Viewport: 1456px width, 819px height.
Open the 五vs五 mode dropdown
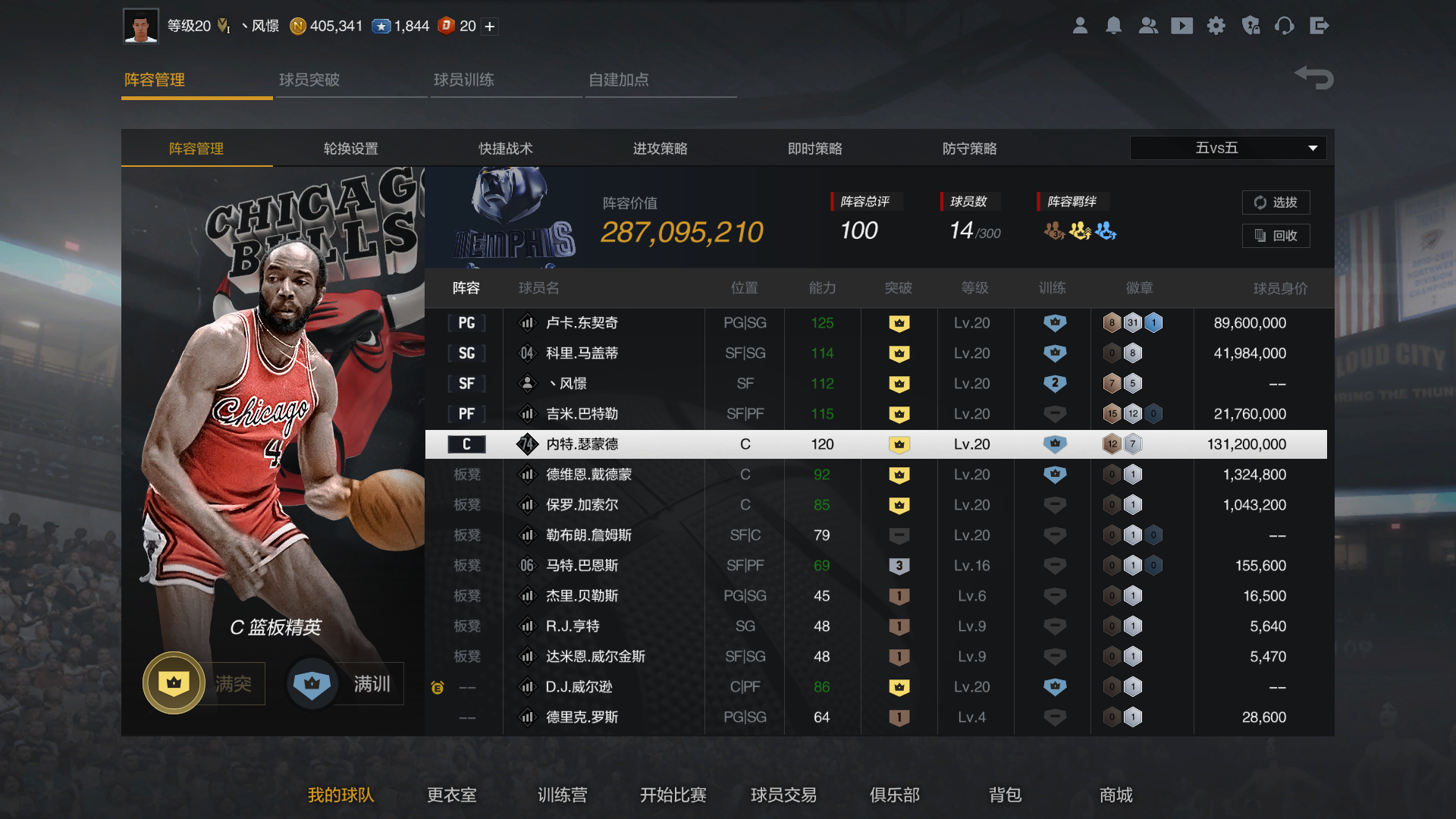click(1227, 148)
